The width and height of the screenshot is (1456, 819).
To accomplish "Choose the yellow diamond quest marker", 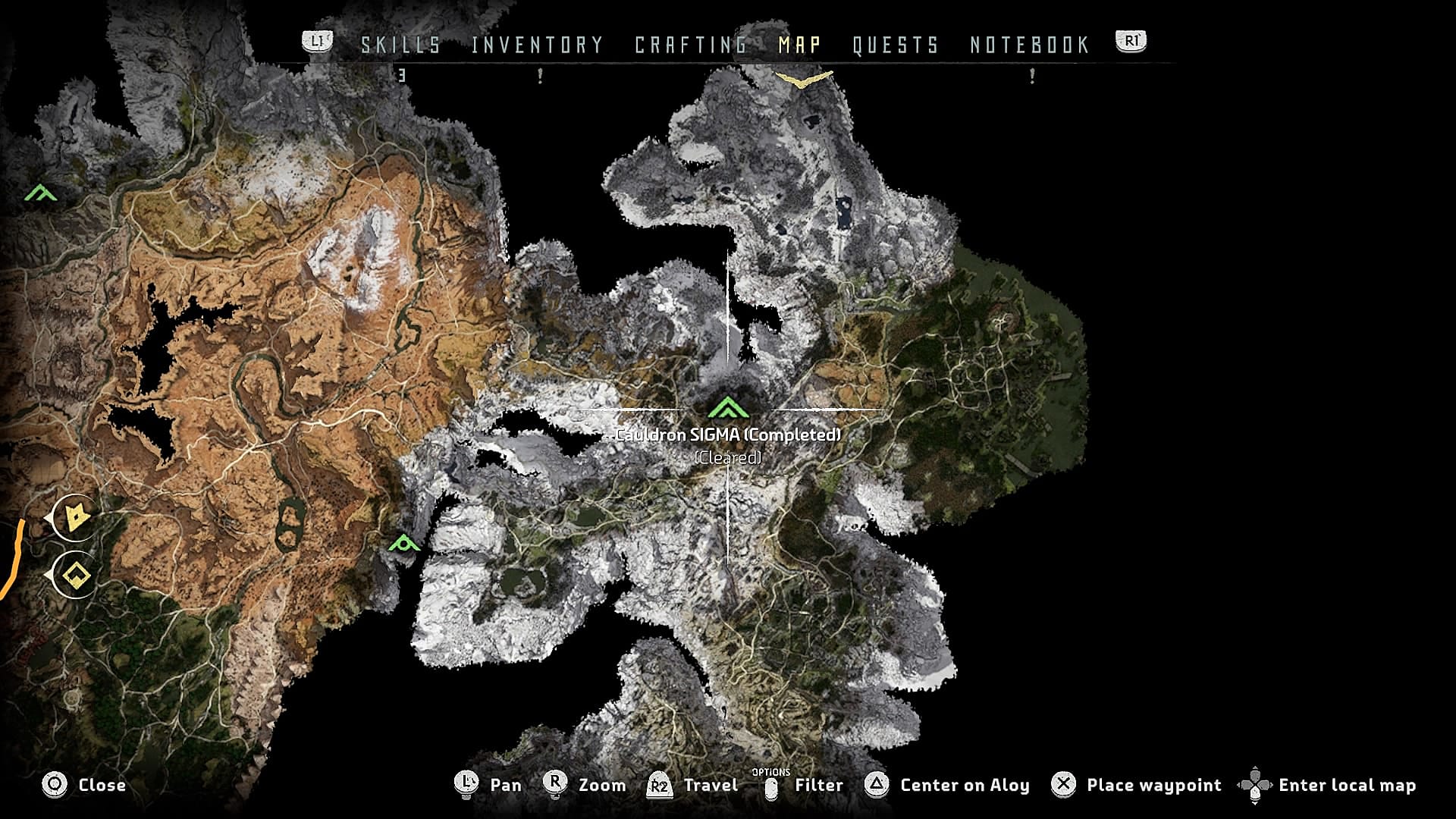I will point(76,576).
